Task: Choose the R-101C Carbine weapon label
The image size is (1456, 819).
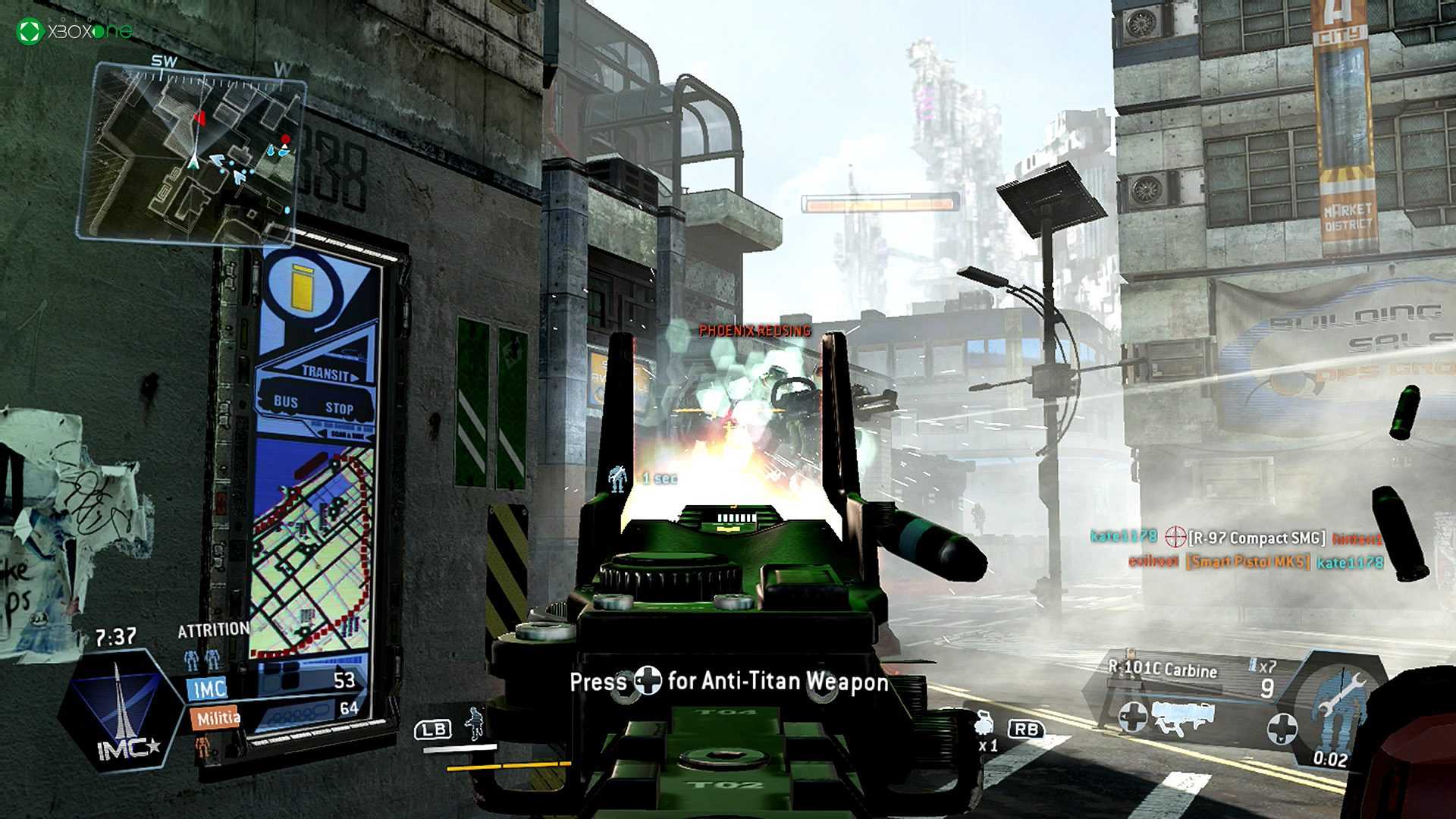Action: pos(1163,669)
